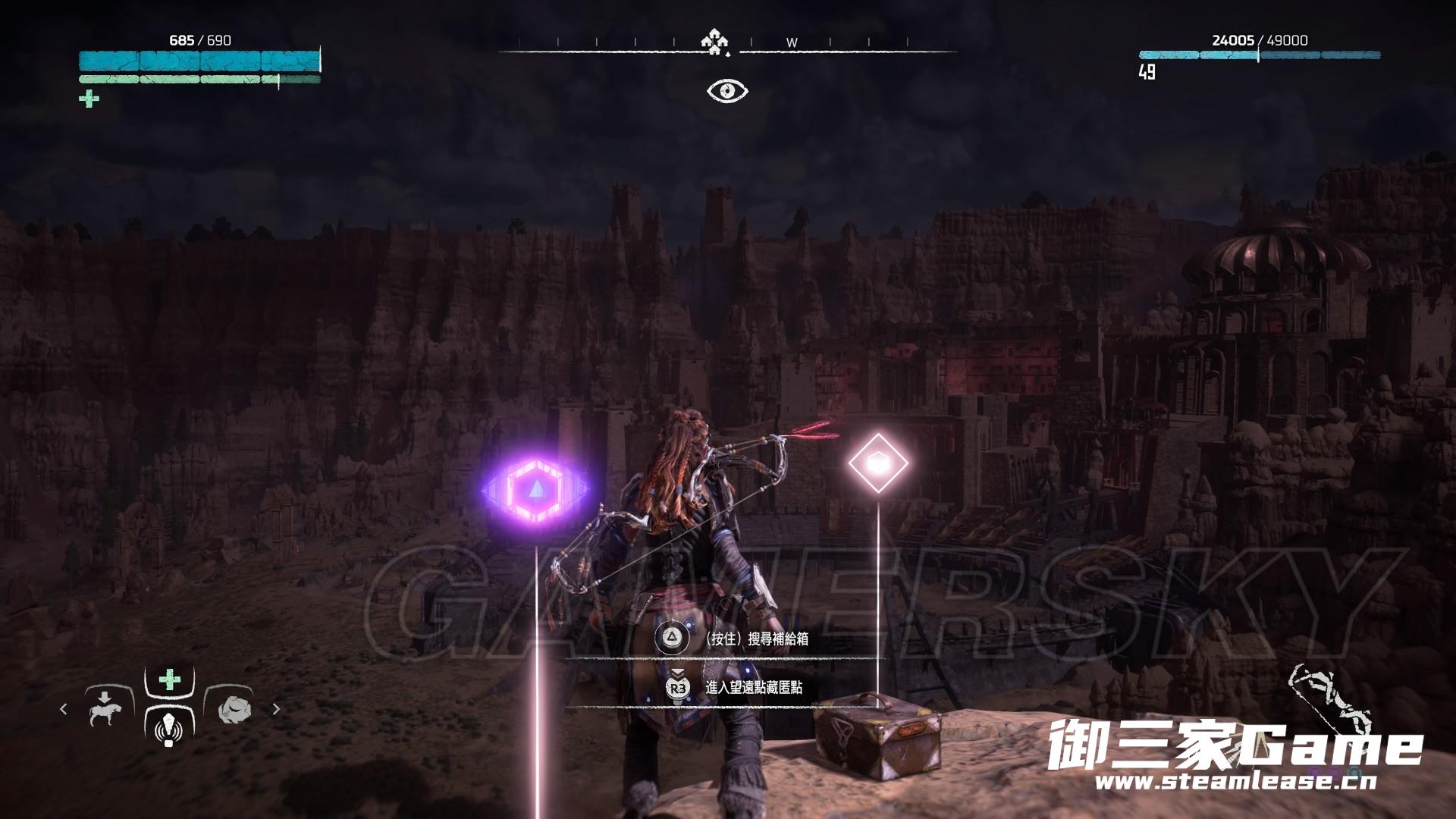Click the stealth eye visibility indicator
The width and height of the screenshot is (1456, 819).
pyautogui.click(x=727, y=91)
